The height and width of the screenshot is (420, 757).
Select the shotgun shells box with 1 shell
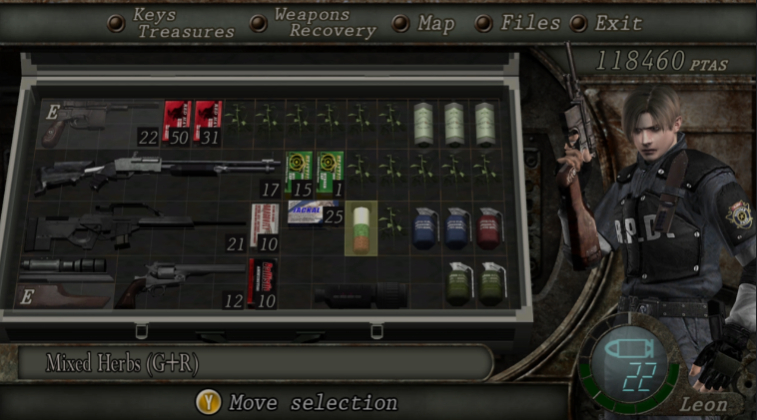point(331,172)
